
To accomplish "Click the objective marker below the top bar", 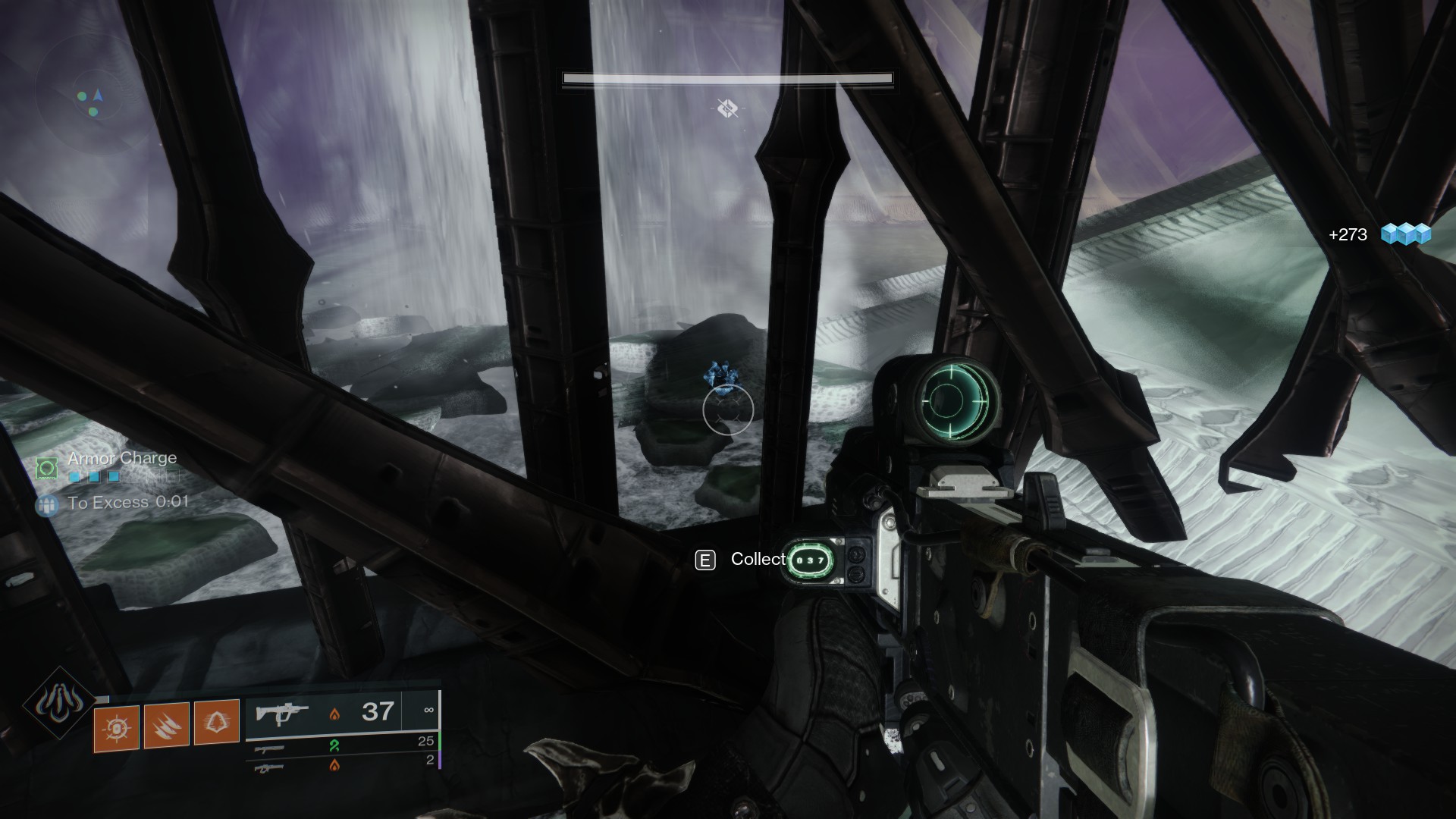I will 727,108.
